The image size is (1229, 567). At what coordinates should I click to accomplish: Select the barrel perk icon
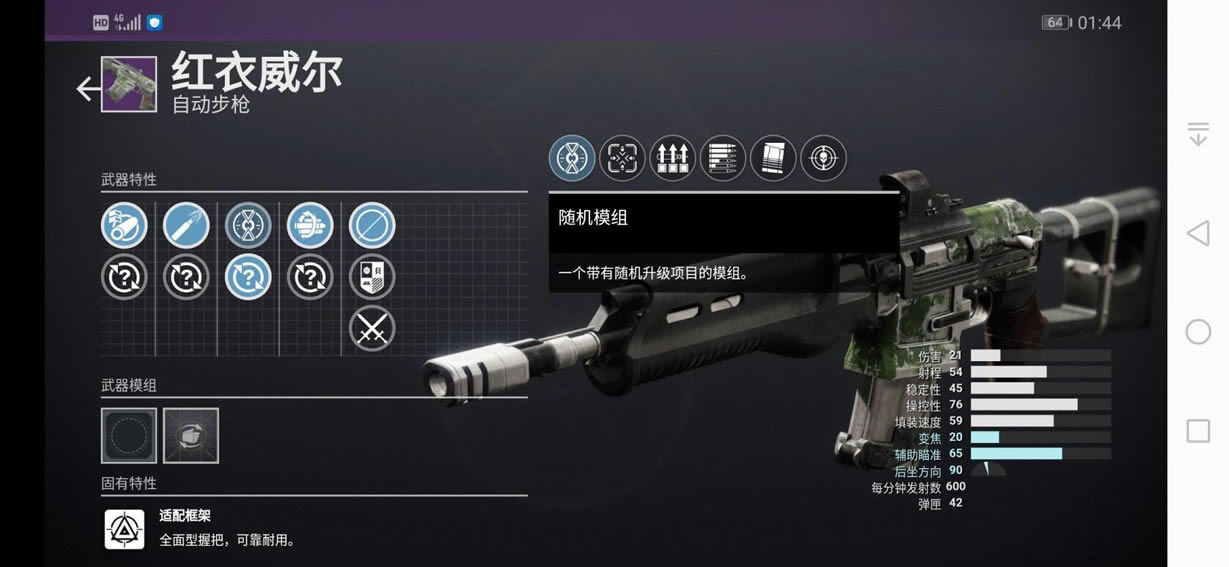pos(124,226)
